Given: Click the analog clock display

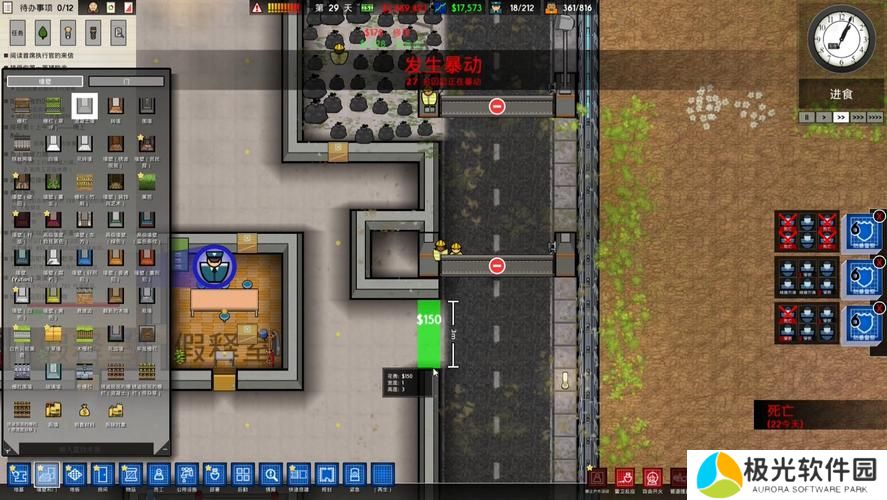Looking at the screenshot, I should [x=840, y=38].
